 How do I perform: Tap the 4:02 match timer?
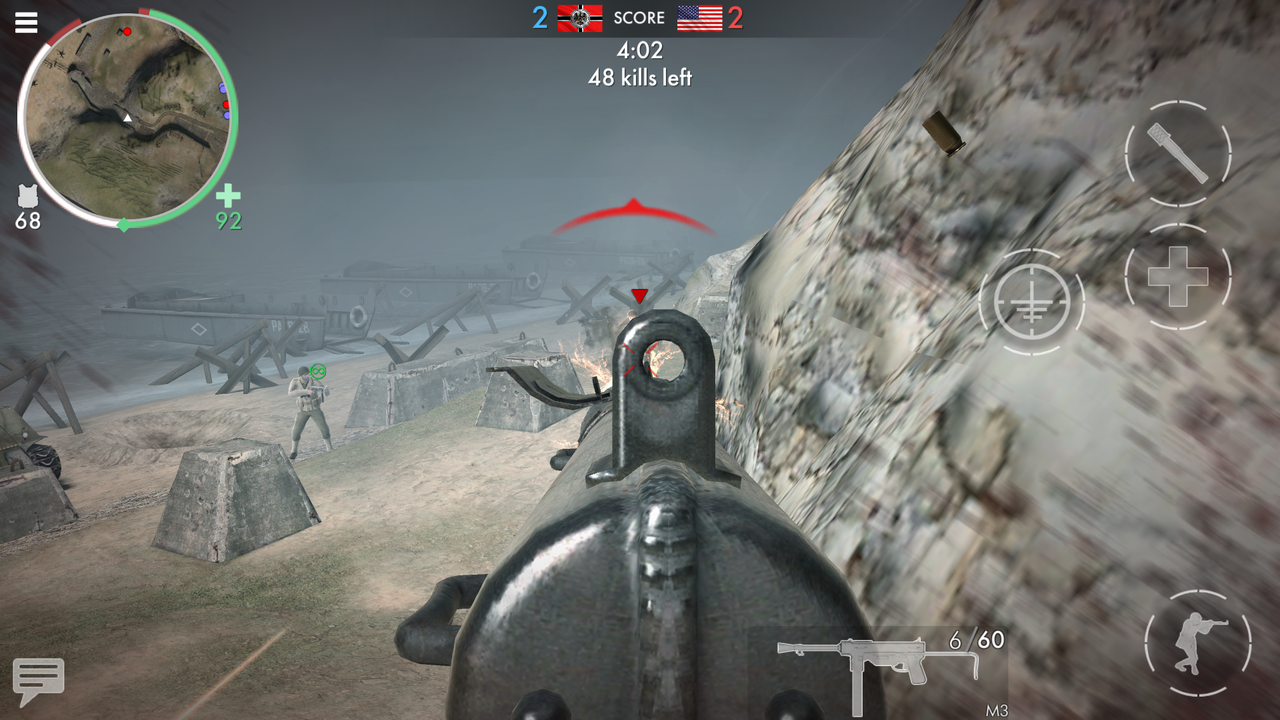click(x=640, y=51)
